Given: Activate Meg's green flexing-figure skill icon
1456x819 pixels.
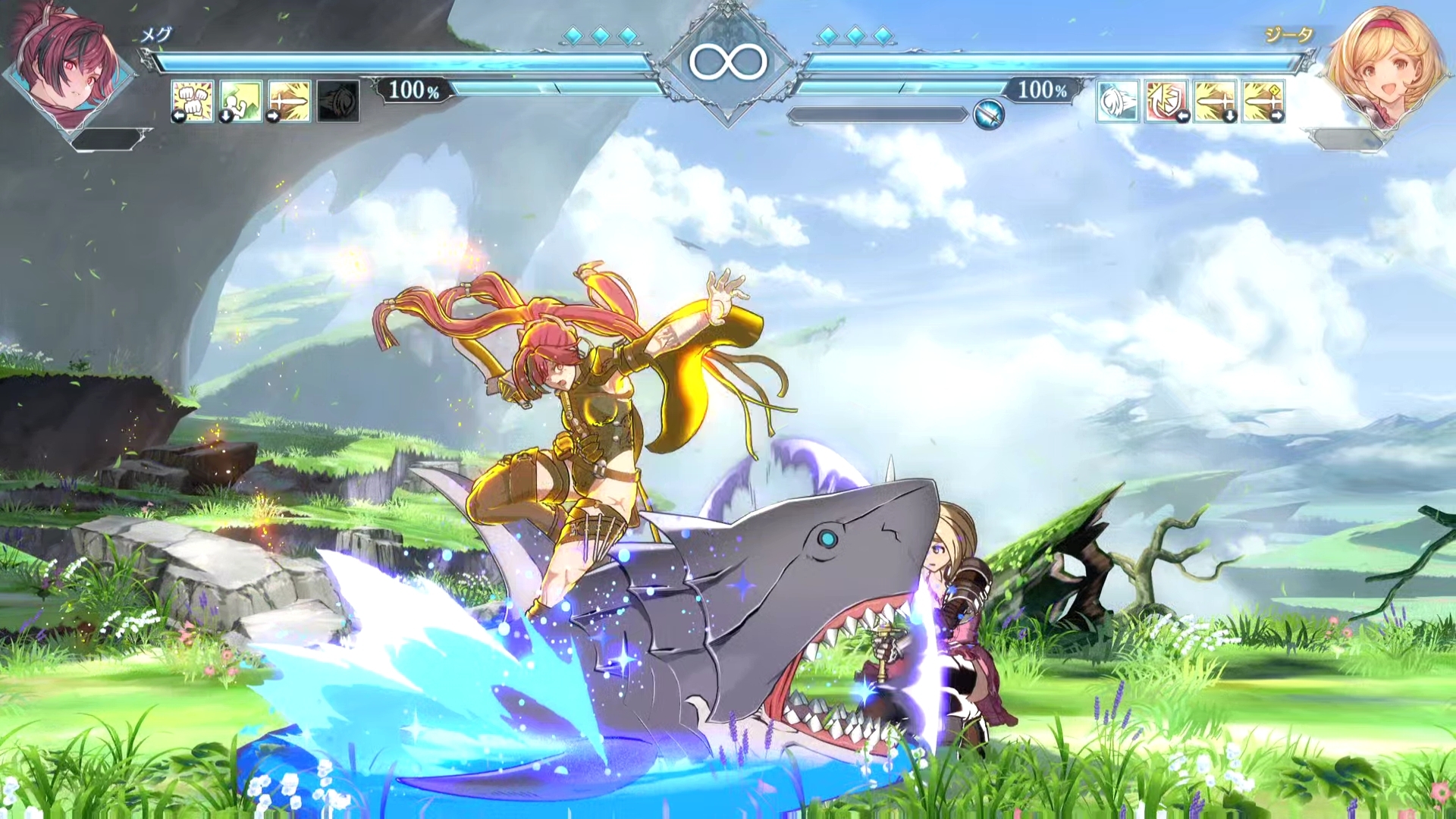Looking at the screenshot, I should click(241, 101).
